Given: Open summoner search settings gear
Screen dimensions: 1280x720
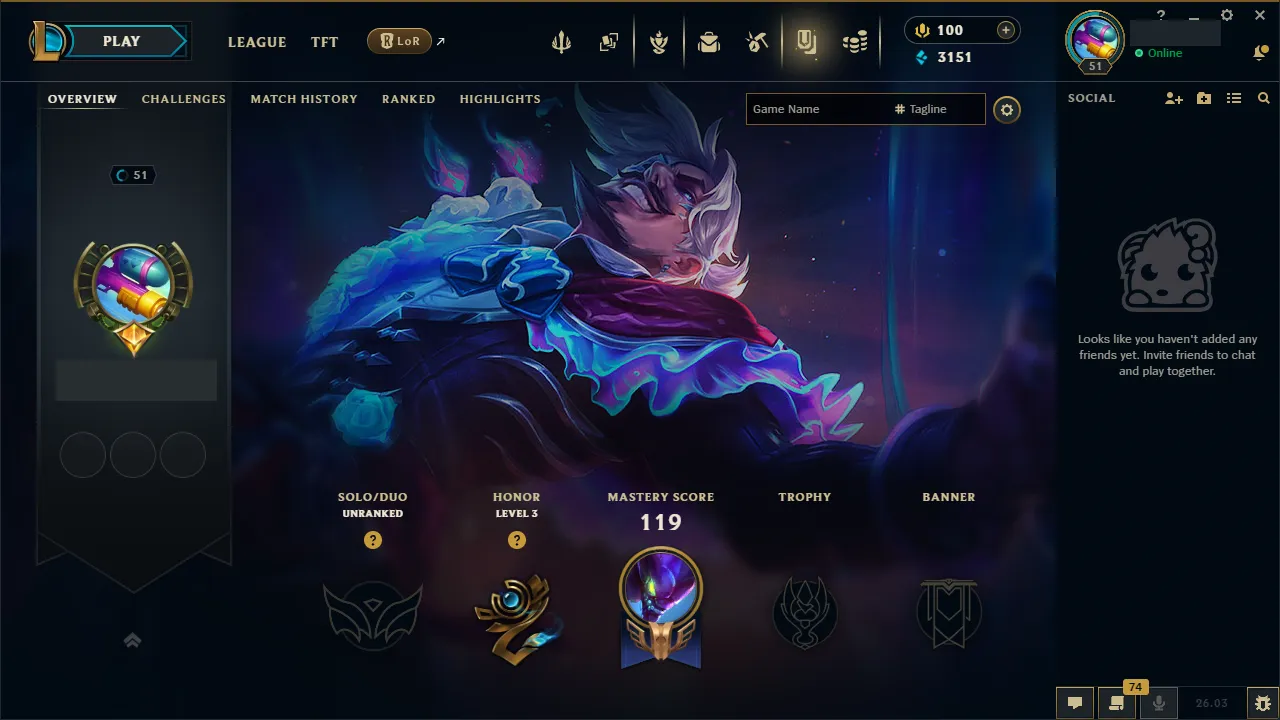Looking at the screenshot, I should click(1007, 110).
